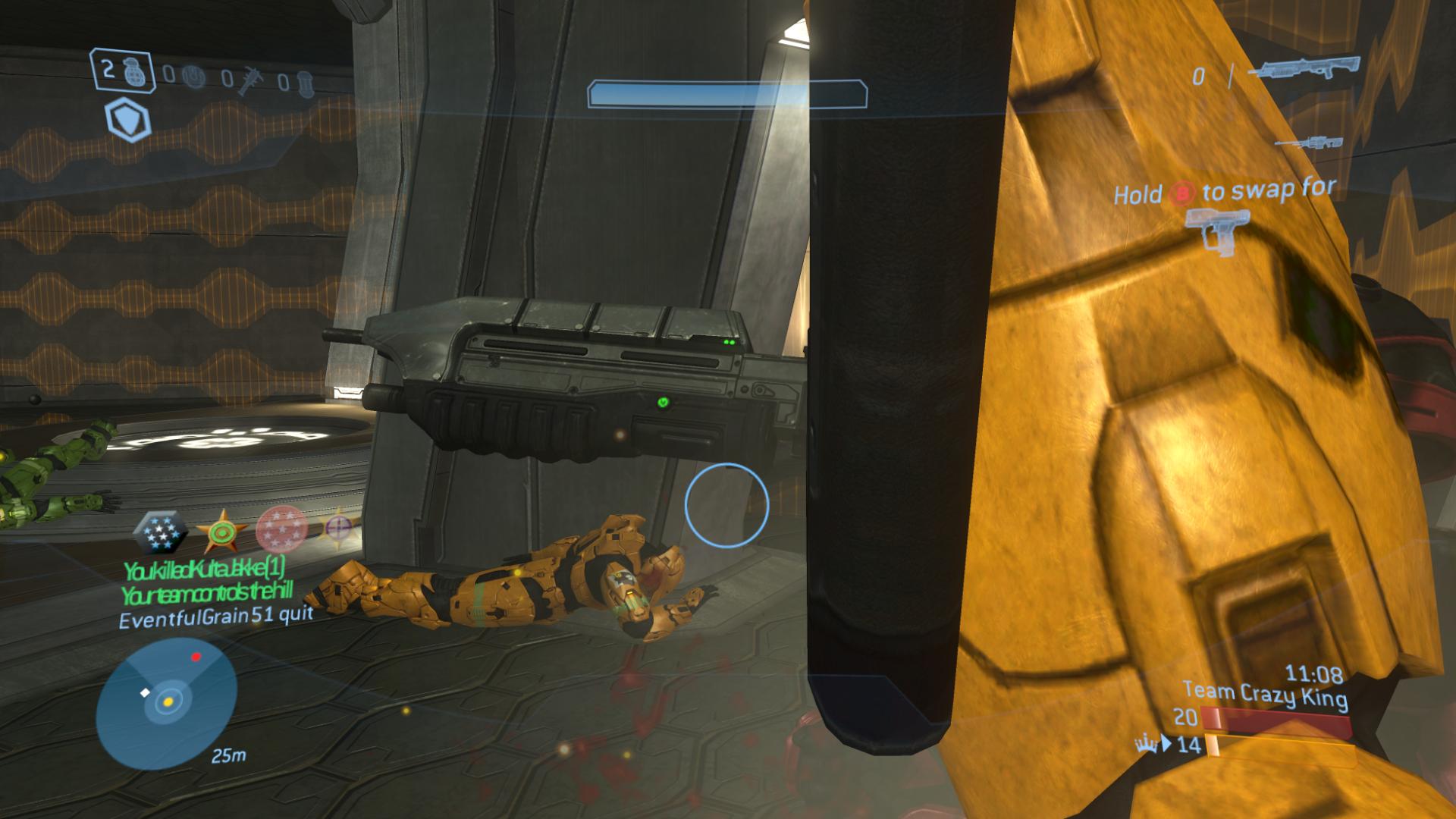The image size is (1456, 819).
Task: Click the red circular stars medal
Action: coord(281,529)
